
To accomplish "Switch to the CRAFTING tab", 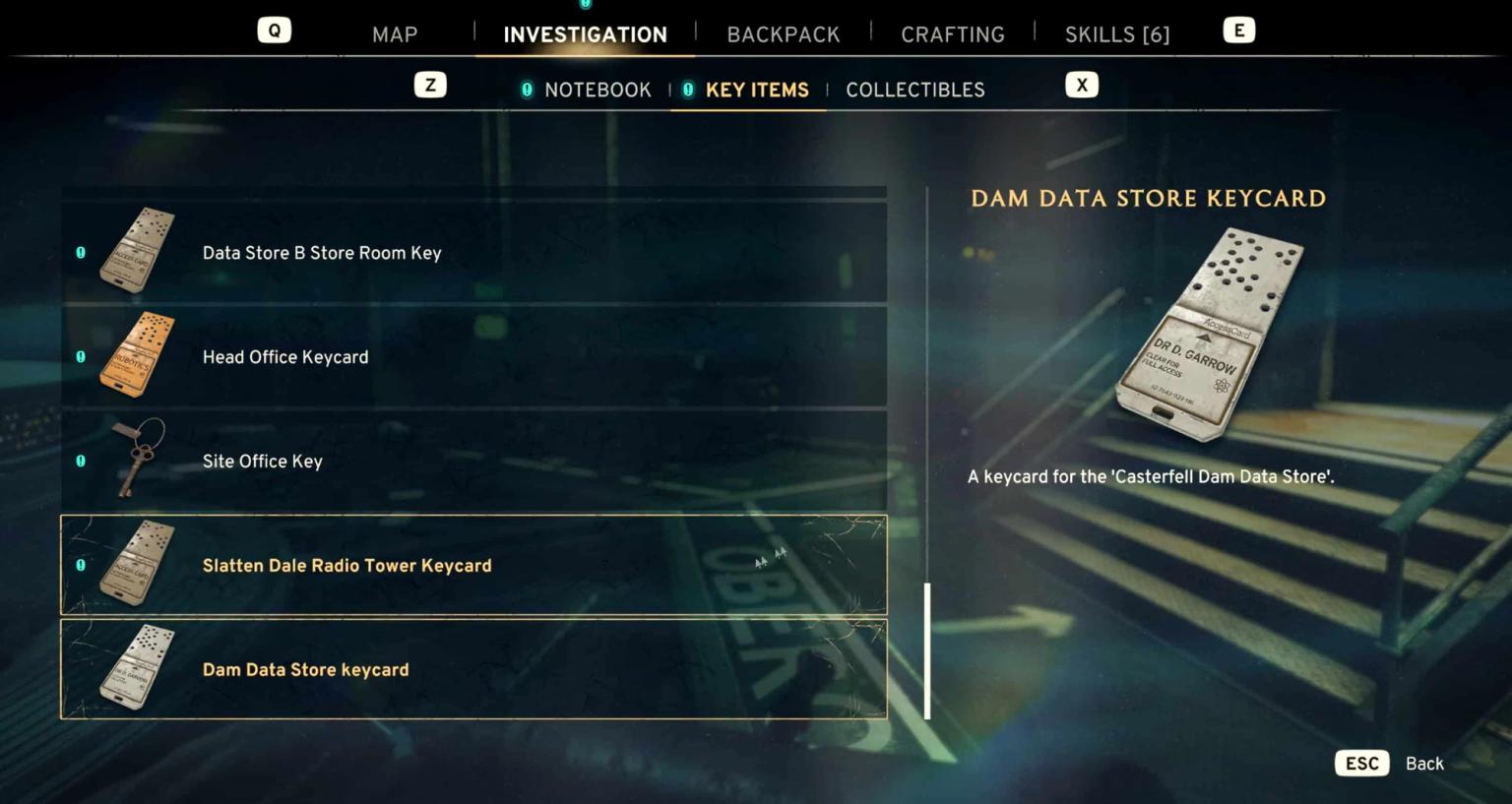I will (952, 33).
